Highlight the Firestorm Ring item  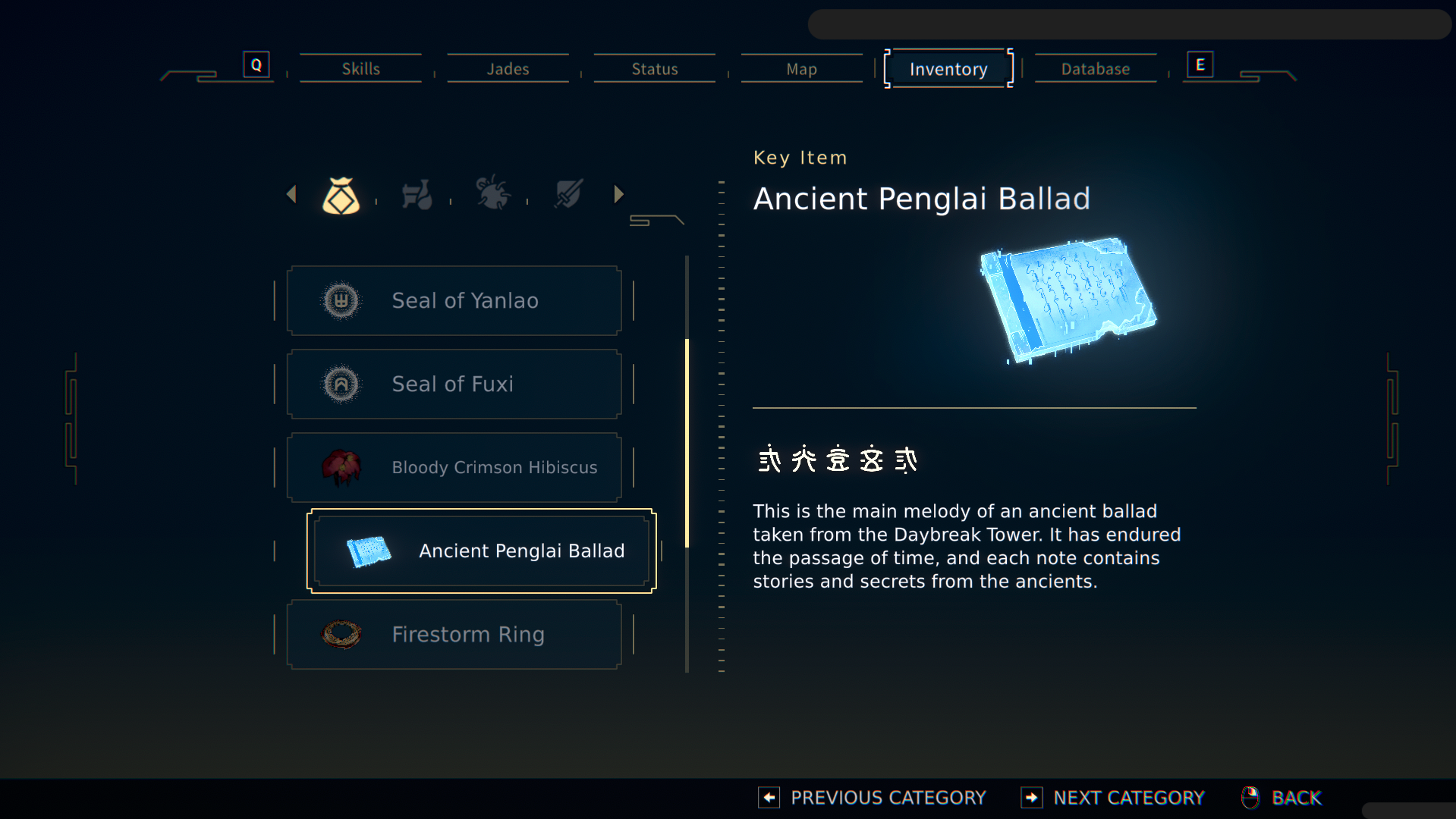454,634
